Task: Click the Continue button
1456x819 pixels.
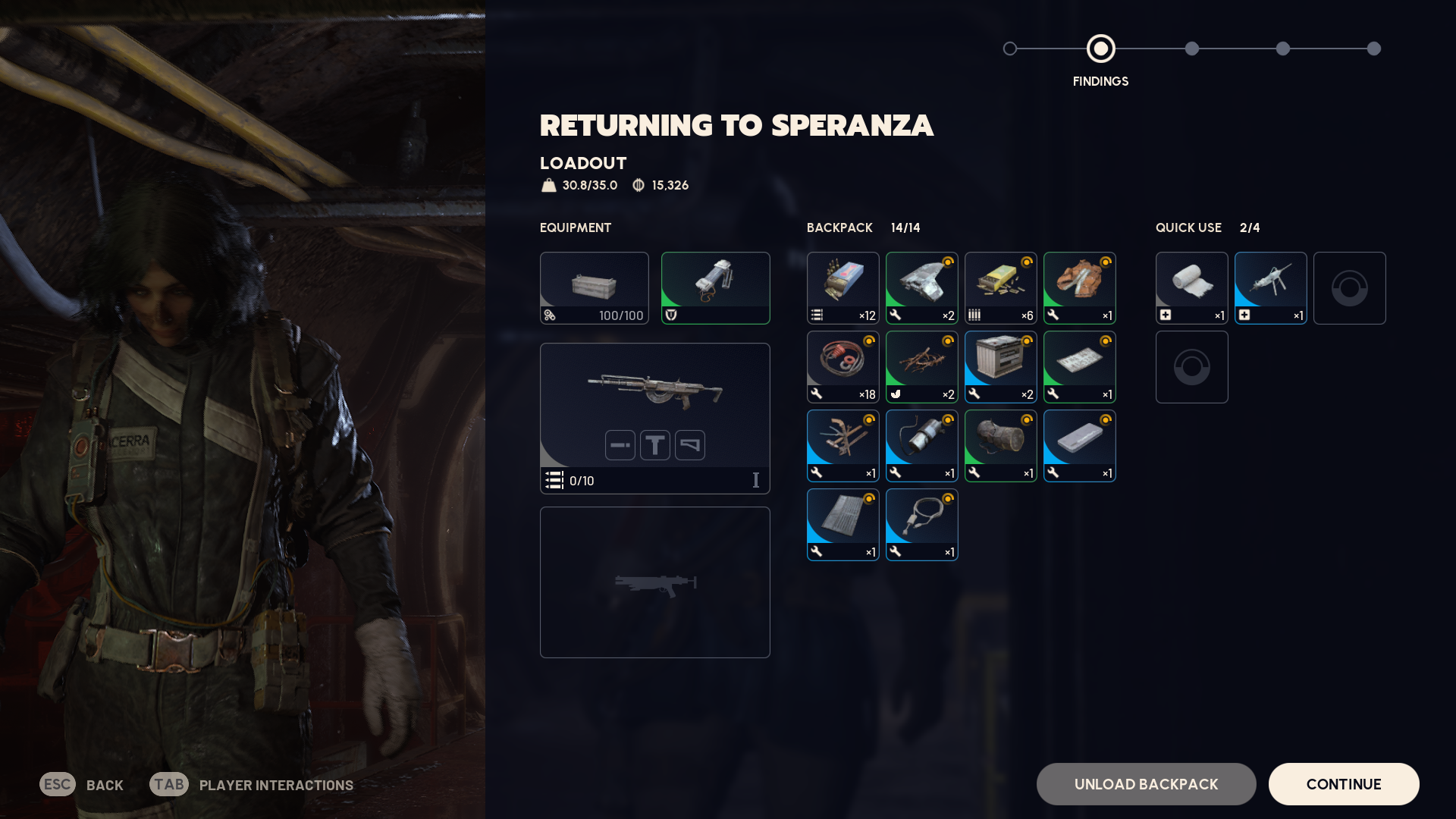Action: pyautogui.click(x=1343, y=784)
